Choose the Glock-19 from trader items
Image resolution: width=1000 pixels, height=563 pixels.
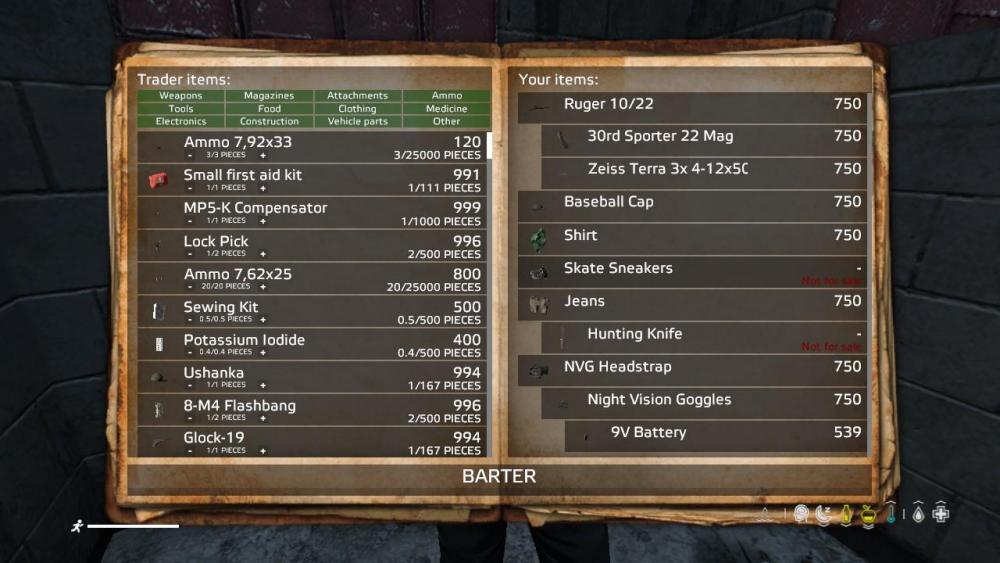click(312, 443)
